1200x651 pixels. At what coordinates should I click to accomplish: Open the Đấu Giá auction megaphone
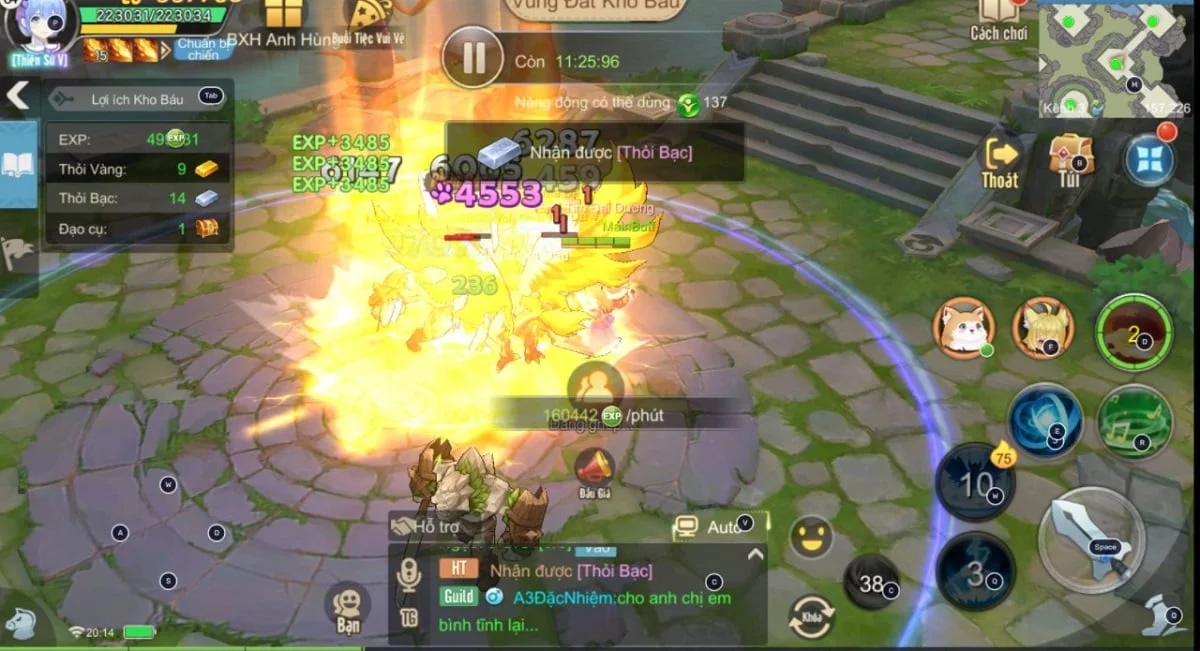tap(594, 472)
